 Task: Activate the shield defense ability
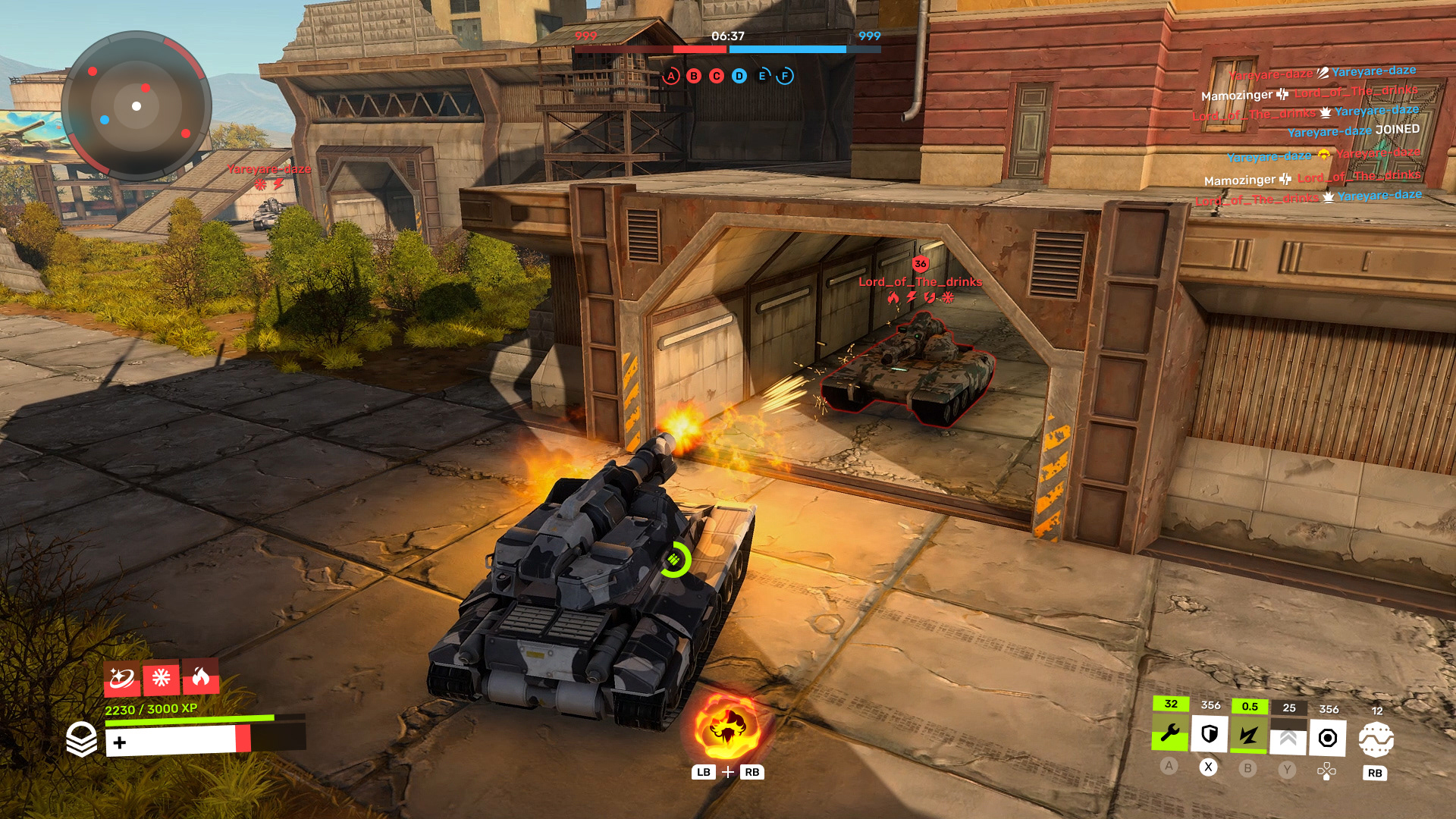point(1210,734)
